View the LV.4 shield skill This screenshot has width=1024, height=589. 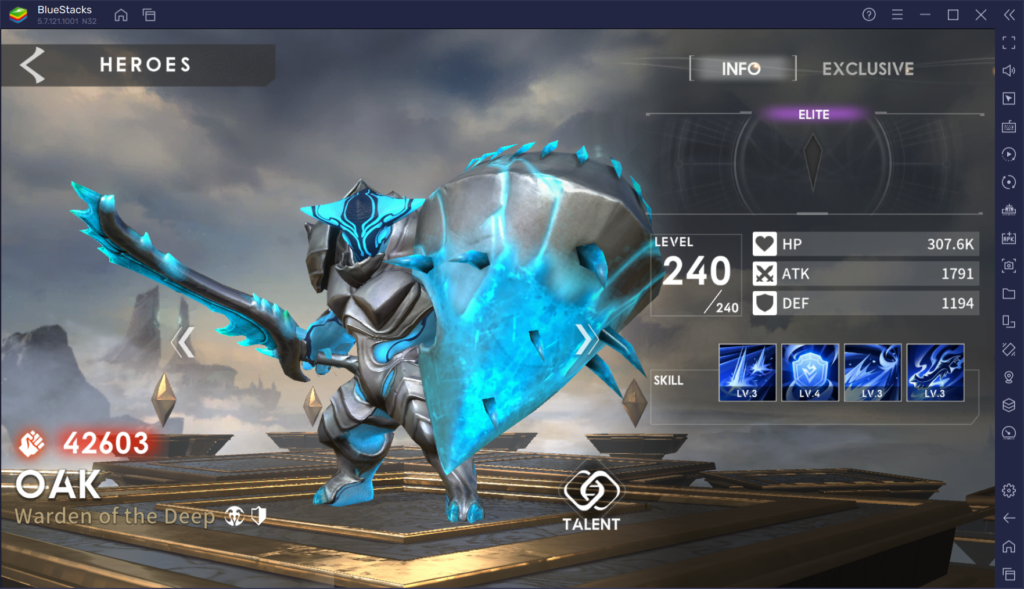coord(810,372)
